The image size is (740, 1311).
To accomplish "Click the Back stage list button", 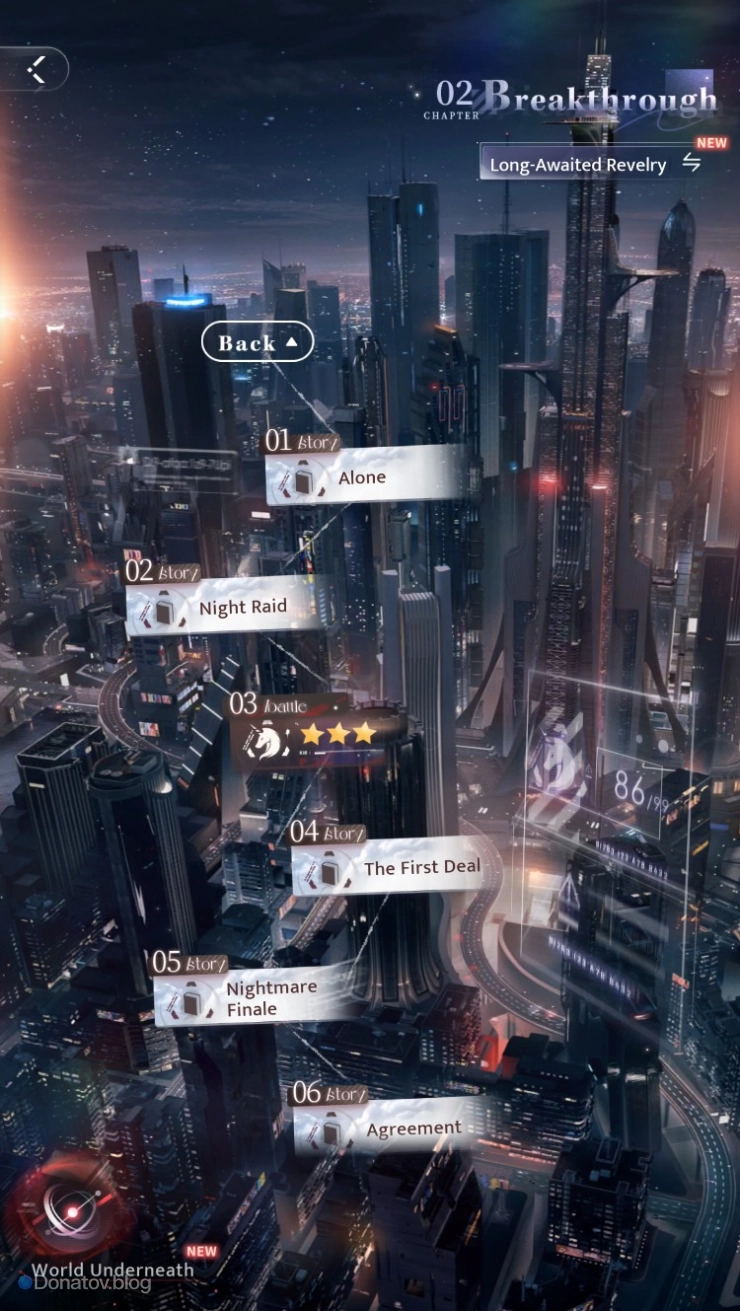I will click(x=257, y=343).
